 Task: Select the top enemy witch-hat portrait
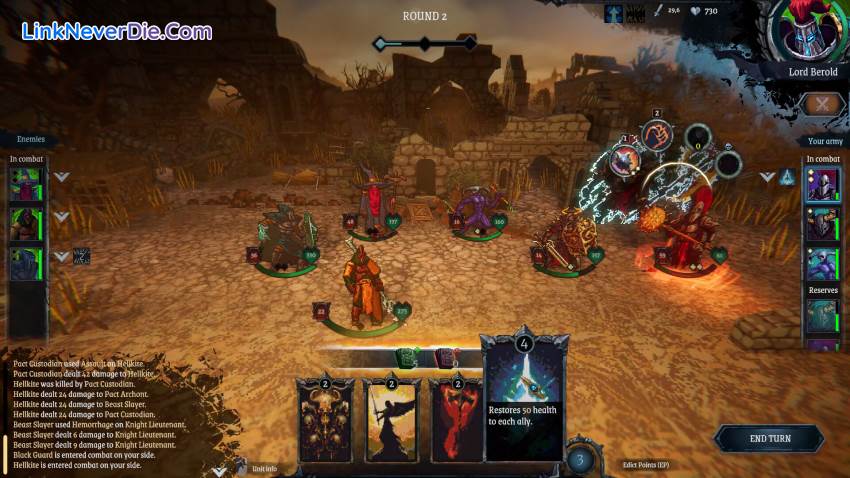pyautogui.click(x=26, y=184)
